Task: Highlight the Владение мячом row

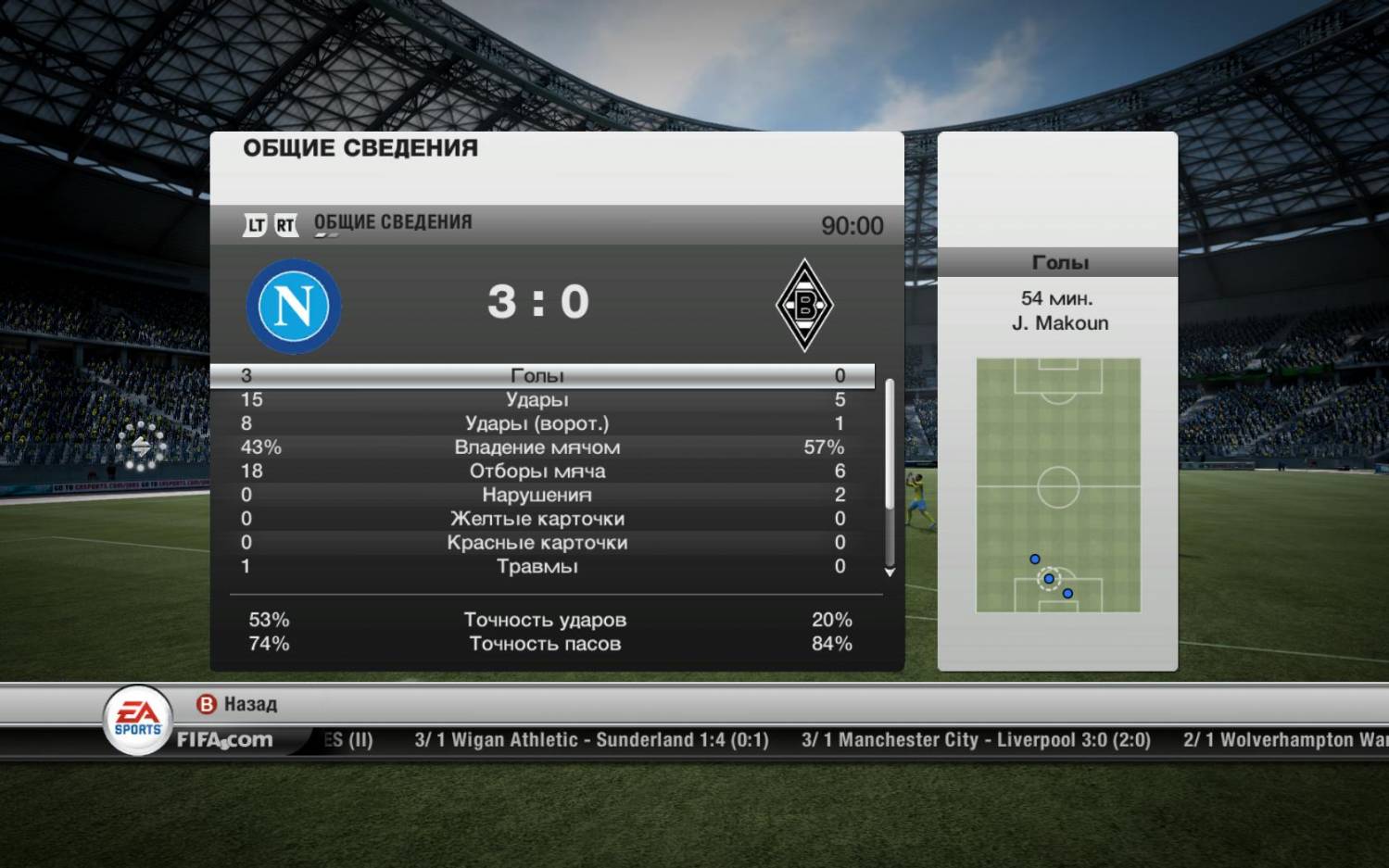Action: tap(537, 447)
